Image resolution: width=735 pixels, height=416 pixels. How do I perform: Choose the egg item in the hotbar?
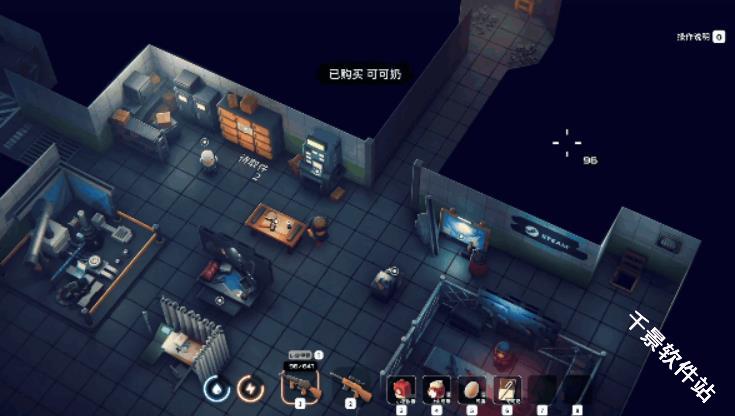tap(471, 387)
